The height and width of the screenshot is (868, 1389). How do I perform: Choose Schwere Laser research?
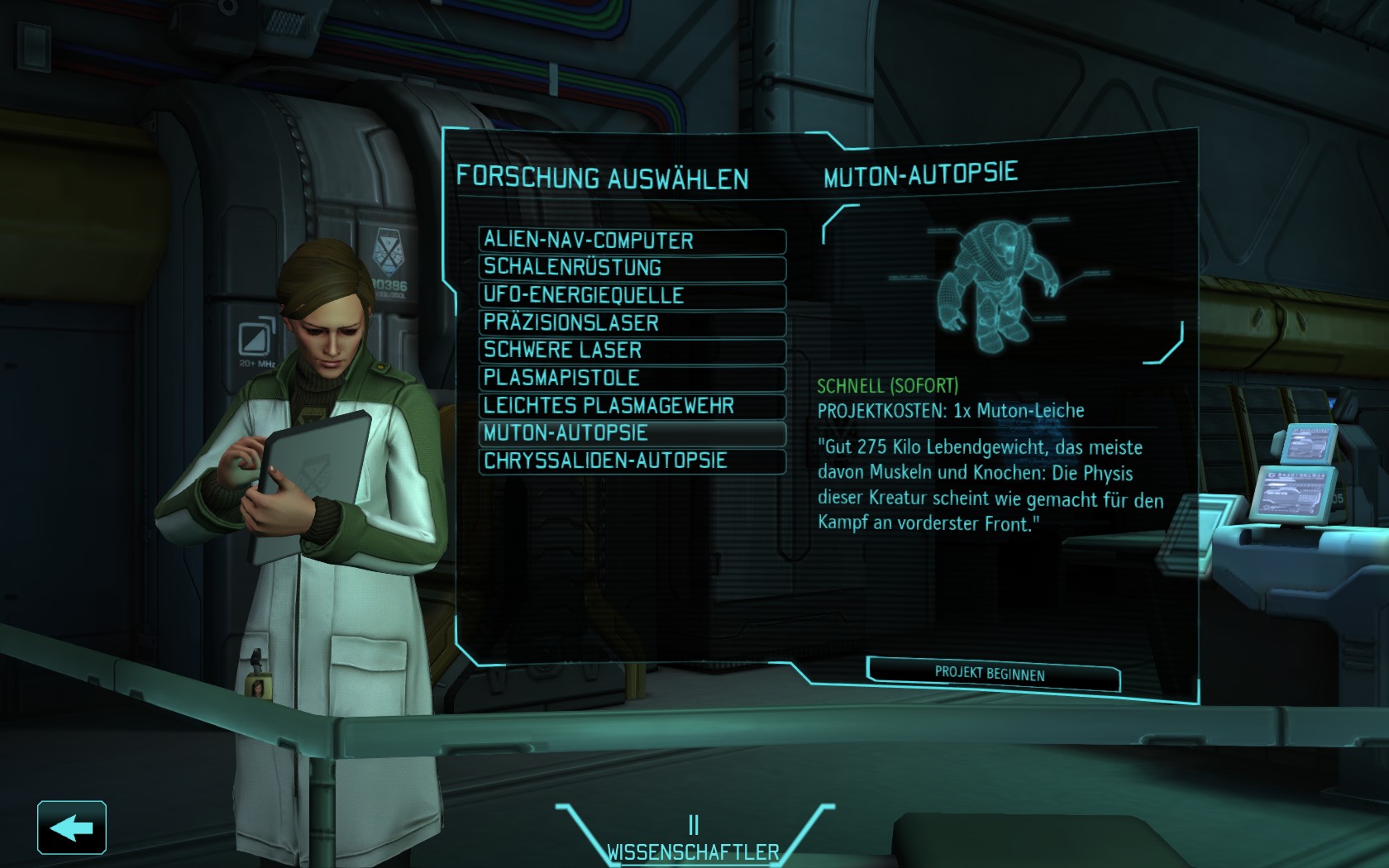click(632, 351)
